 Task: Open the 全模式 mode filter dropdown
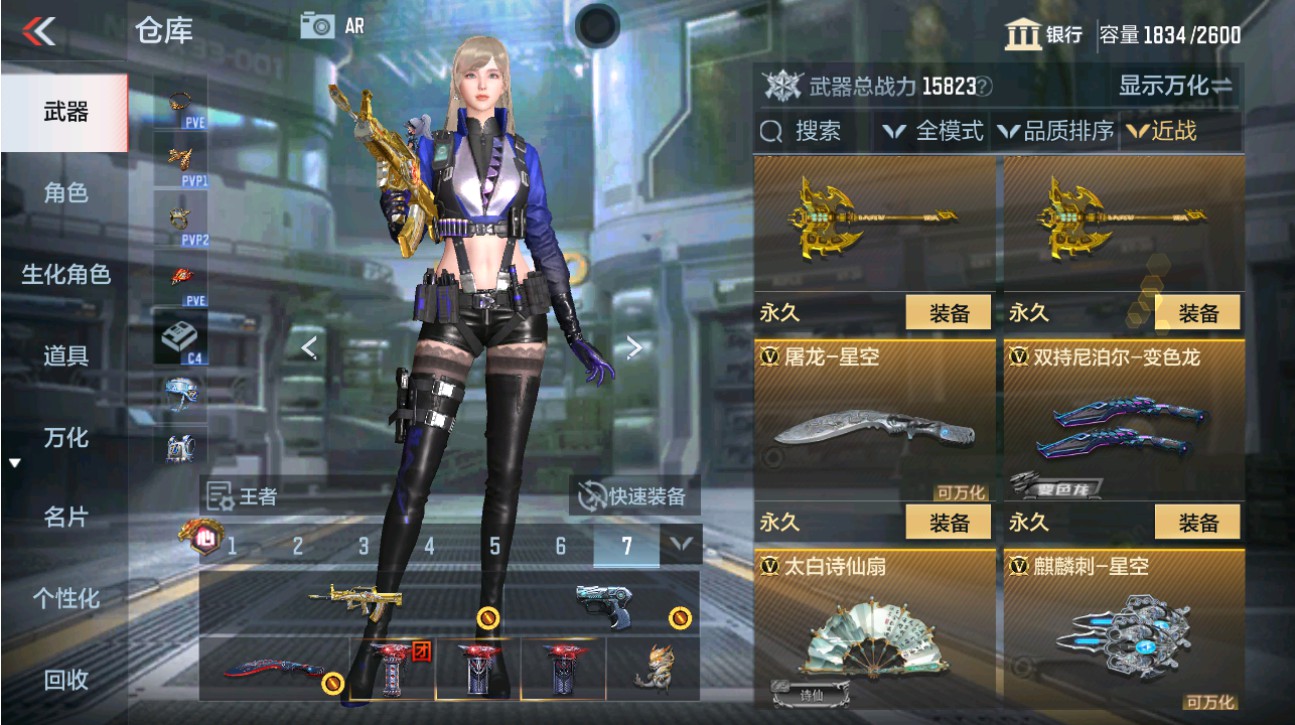944,130
